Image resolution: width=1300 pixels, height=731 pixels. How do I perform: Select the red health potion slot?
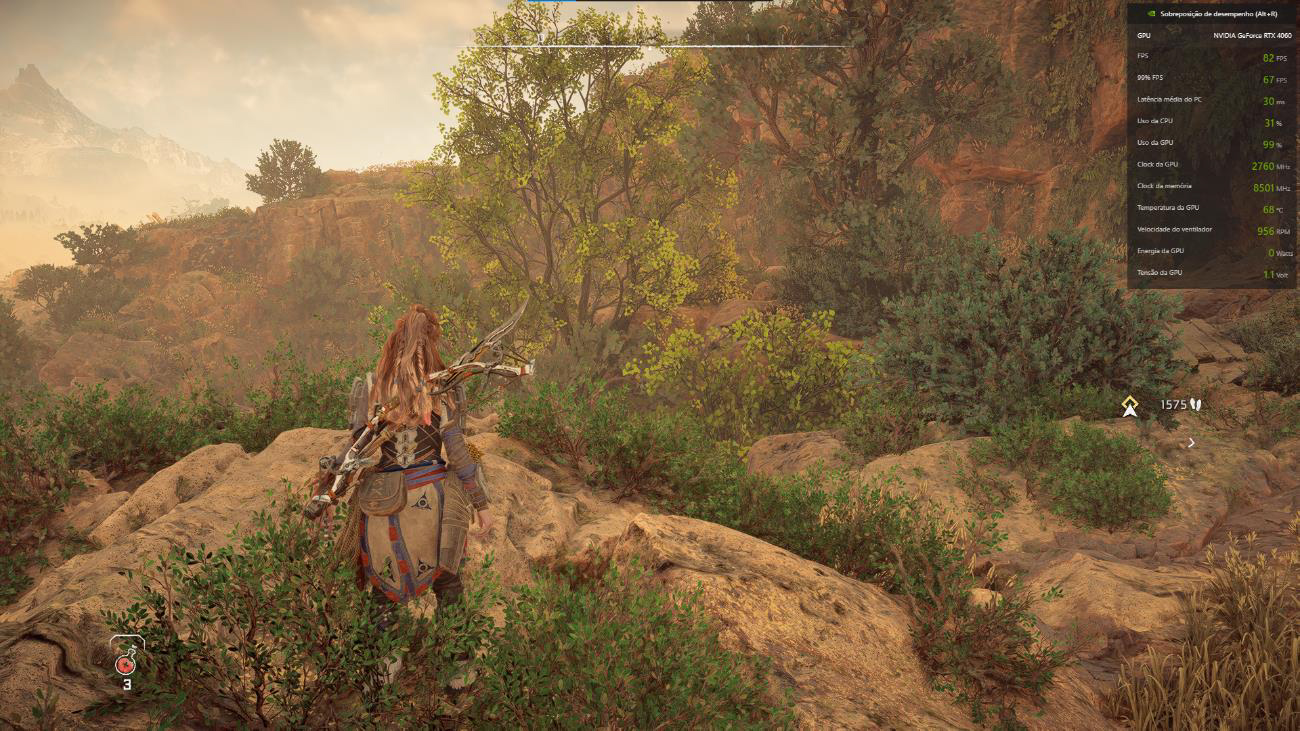click(x=127, y=661)
